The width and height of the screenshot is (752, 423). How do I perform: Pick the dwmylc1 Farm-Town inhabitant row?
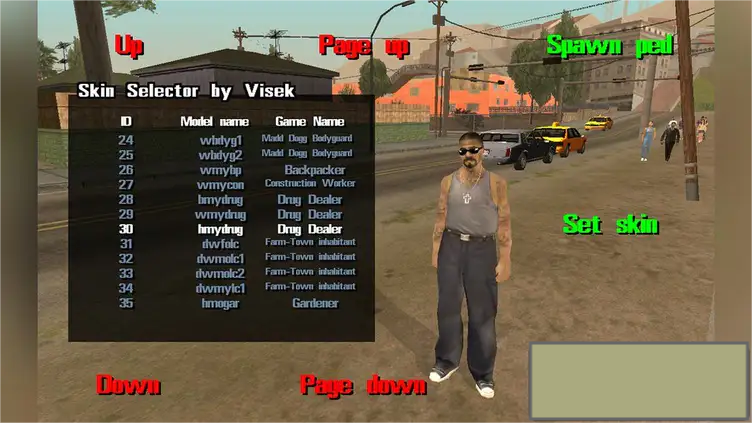[x=221, y=288]
